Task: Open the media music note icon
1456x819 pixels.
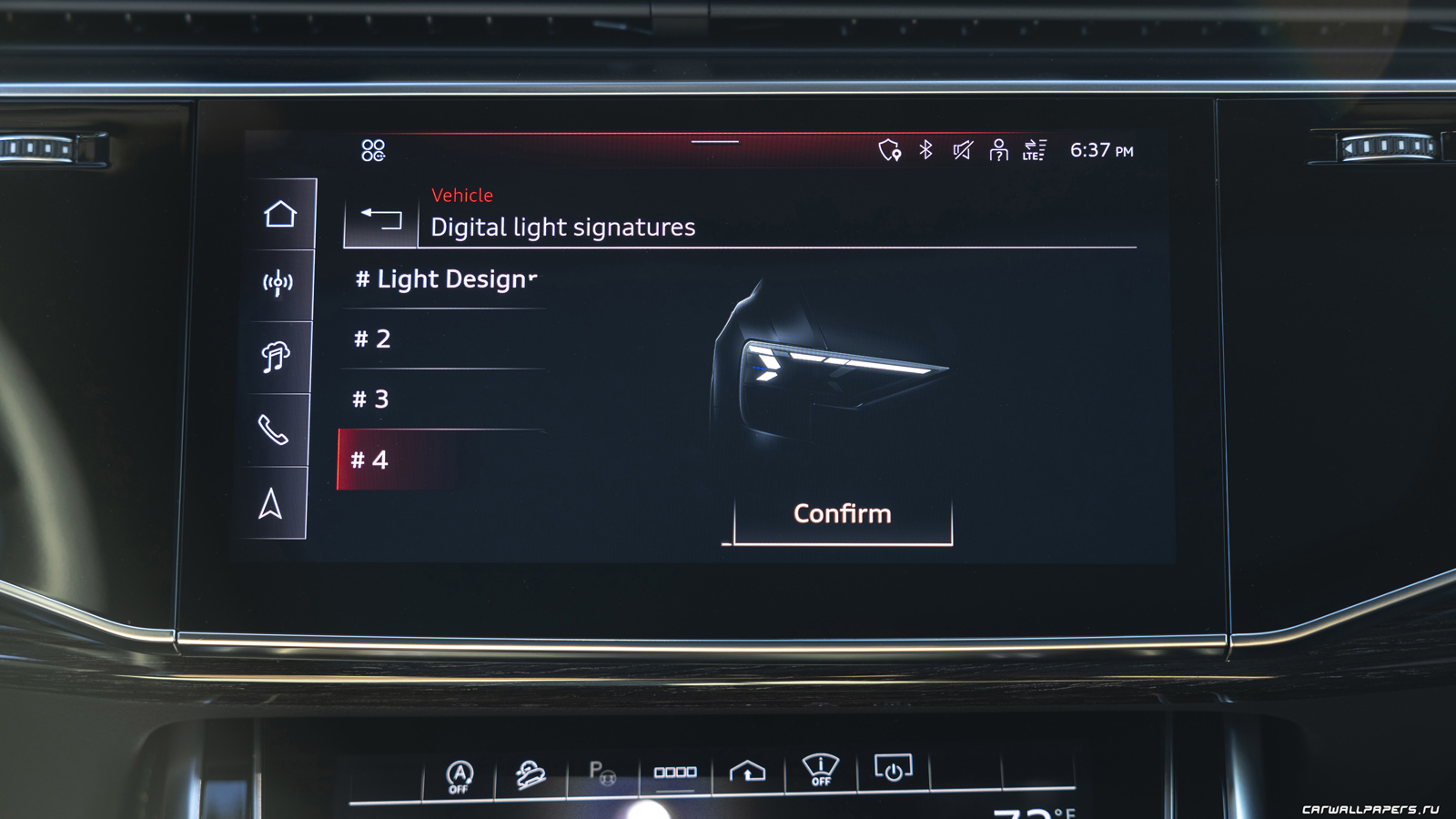Action: click(x=276, y=357)
